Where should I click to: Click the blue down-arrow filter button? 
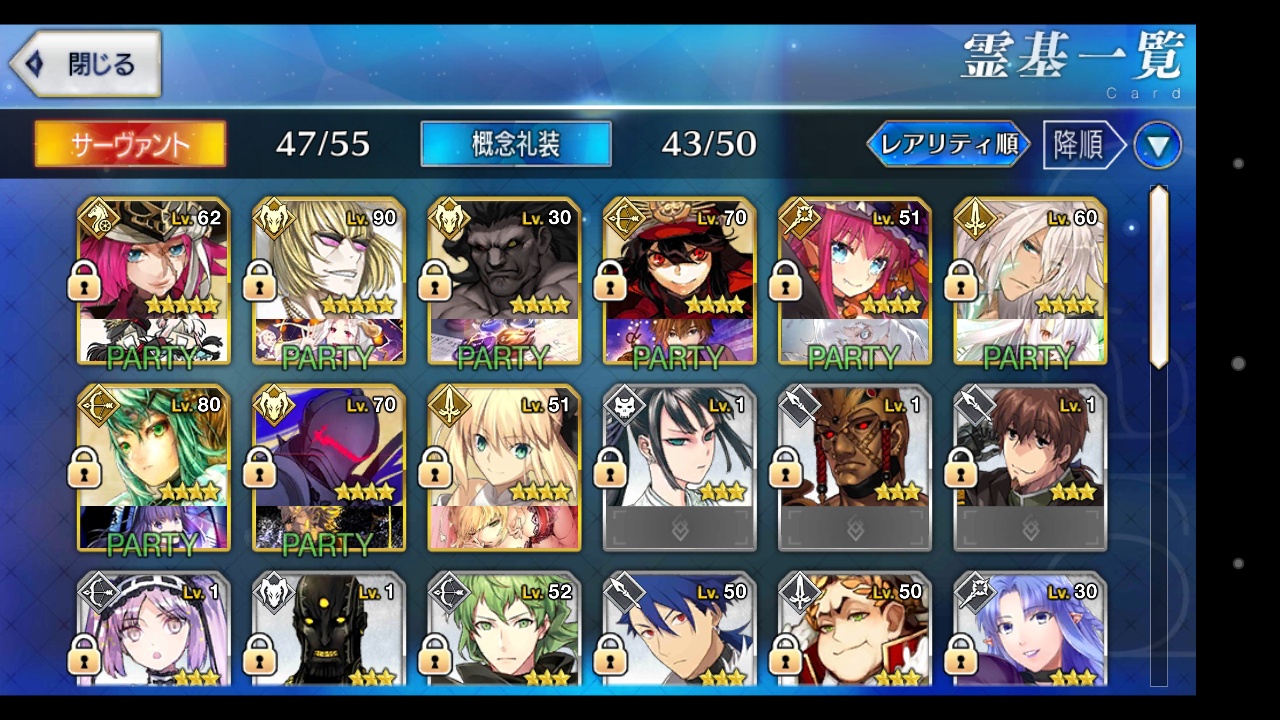(x=1157, y=146)
